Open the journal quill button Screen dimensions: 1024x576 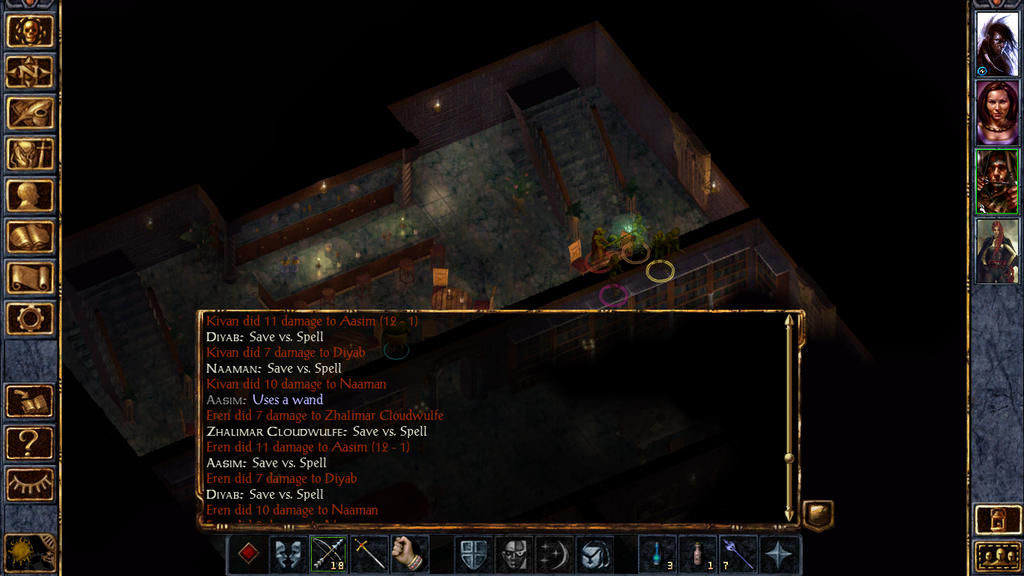(x=30, y=113)
